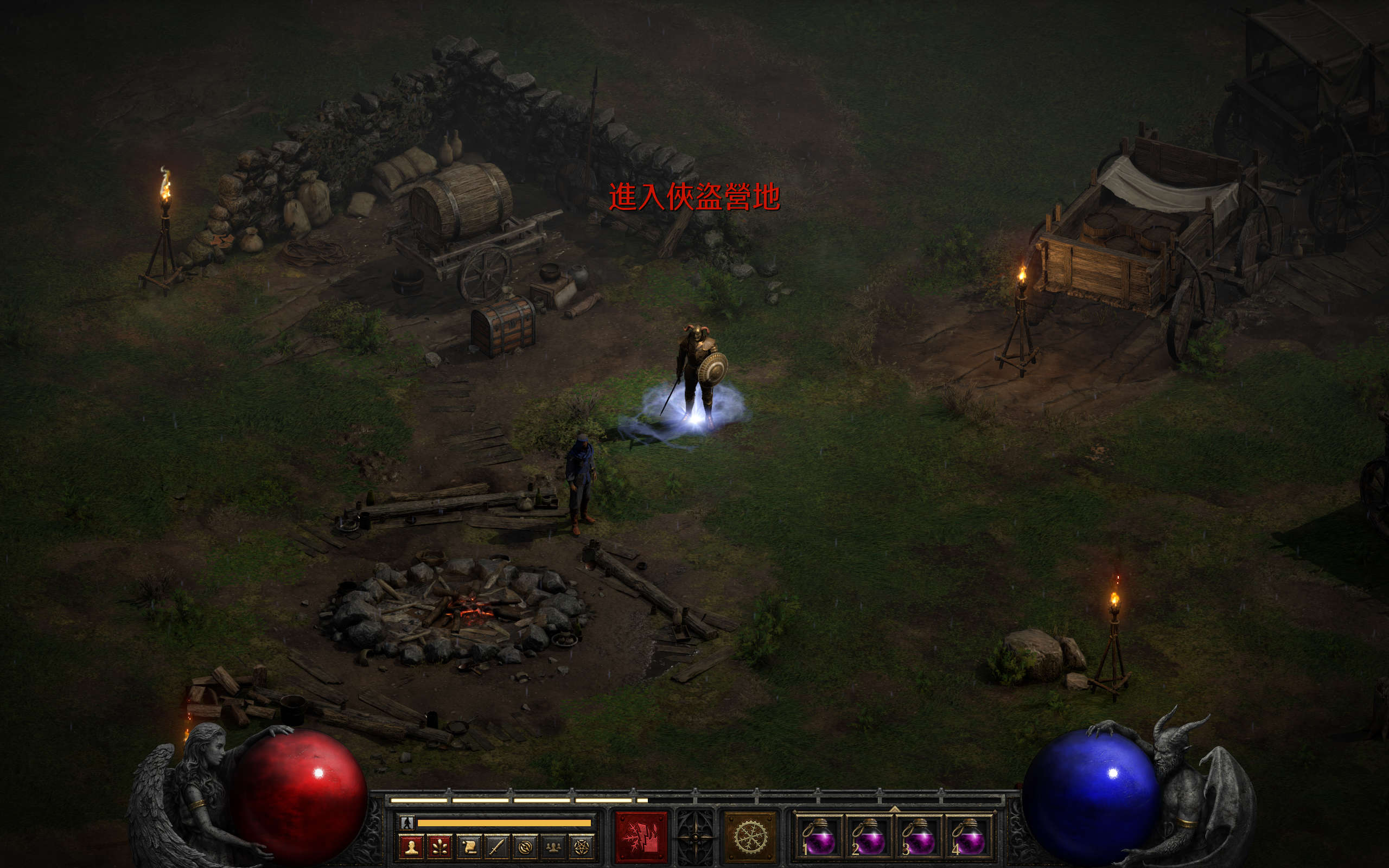
Task: Select the gold snowflake right-click skill
Action: [x=750, y=837]
